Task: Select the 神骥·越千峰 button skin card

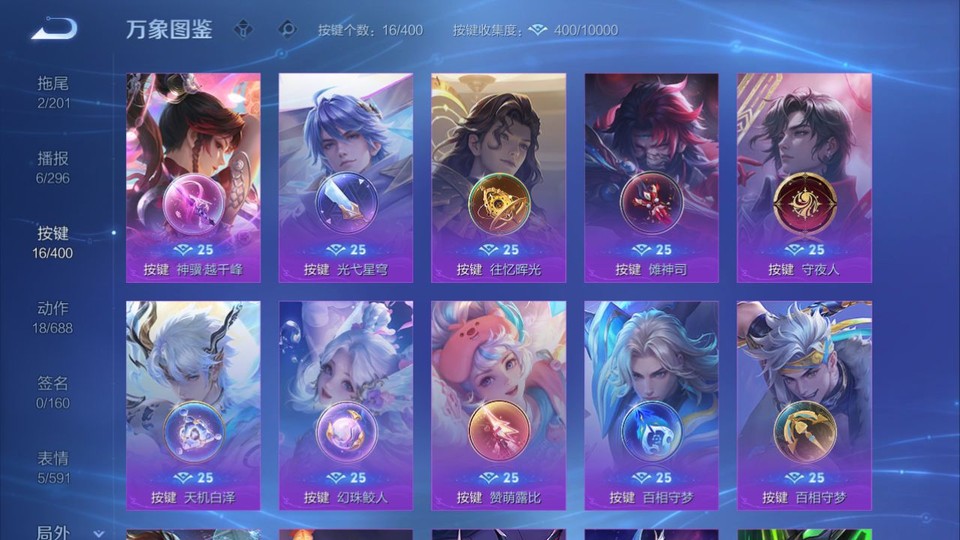Action: 193,177
